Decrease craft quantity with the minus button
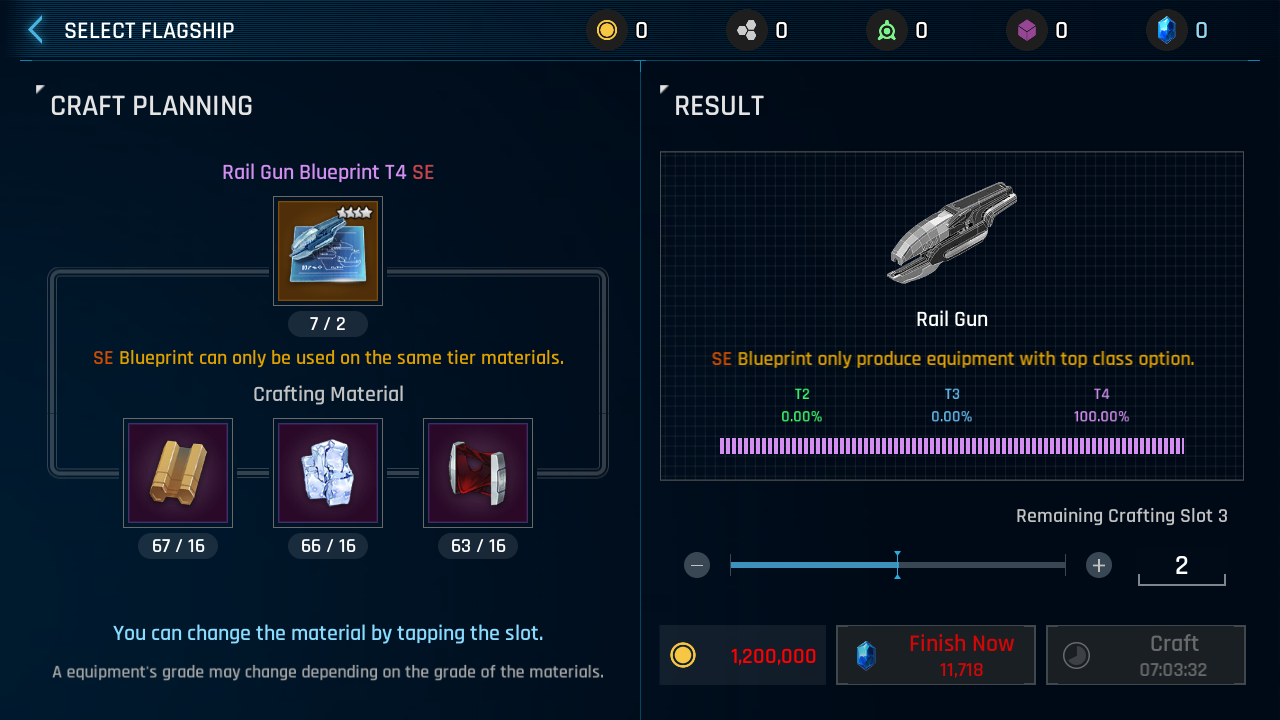Viewport: 1280px width, 720px height. [x=698, y=565]
